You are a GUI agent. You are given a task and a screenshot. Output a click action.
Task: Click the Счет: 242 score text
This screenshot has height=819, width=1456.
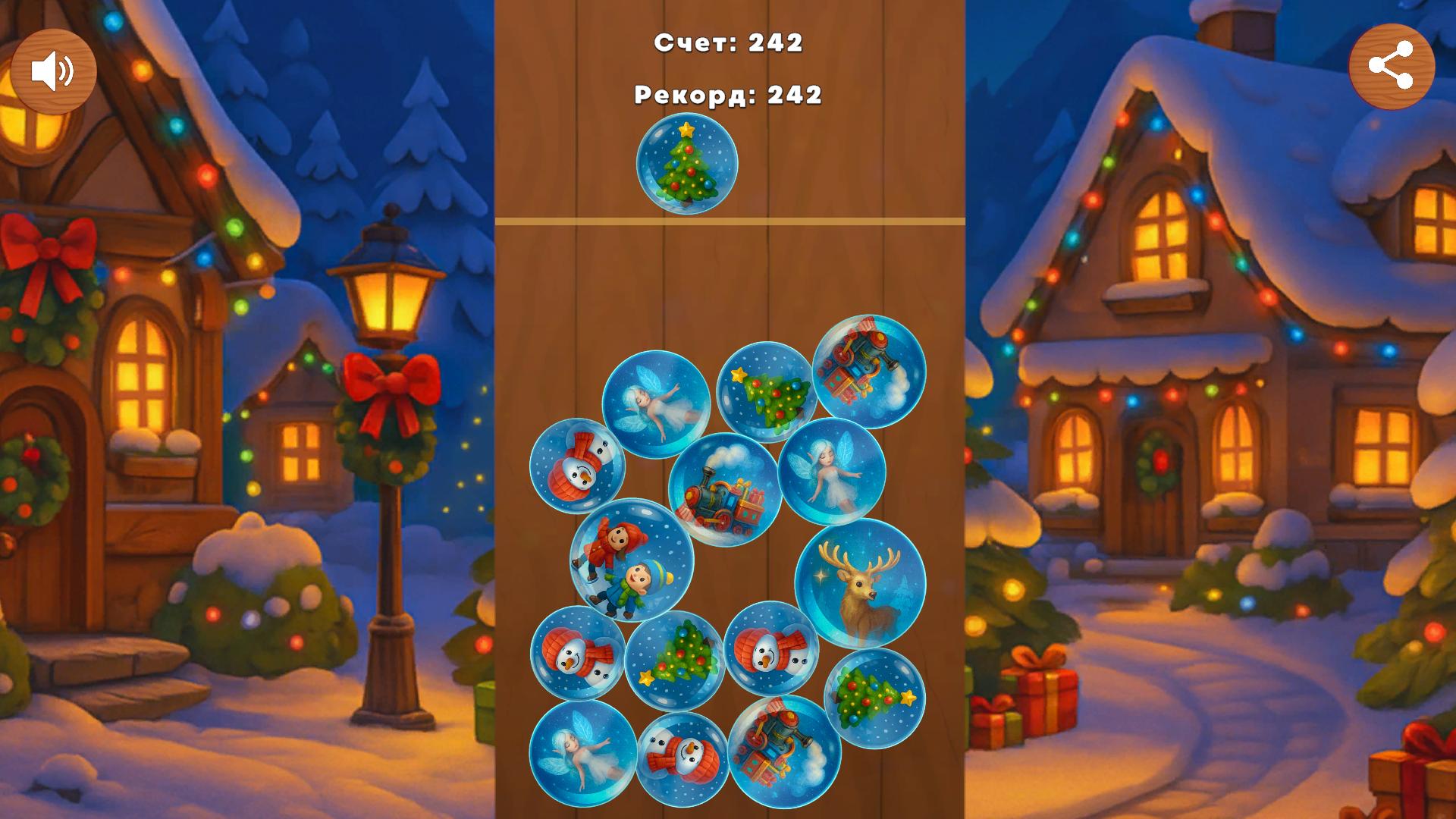point(730,44)
